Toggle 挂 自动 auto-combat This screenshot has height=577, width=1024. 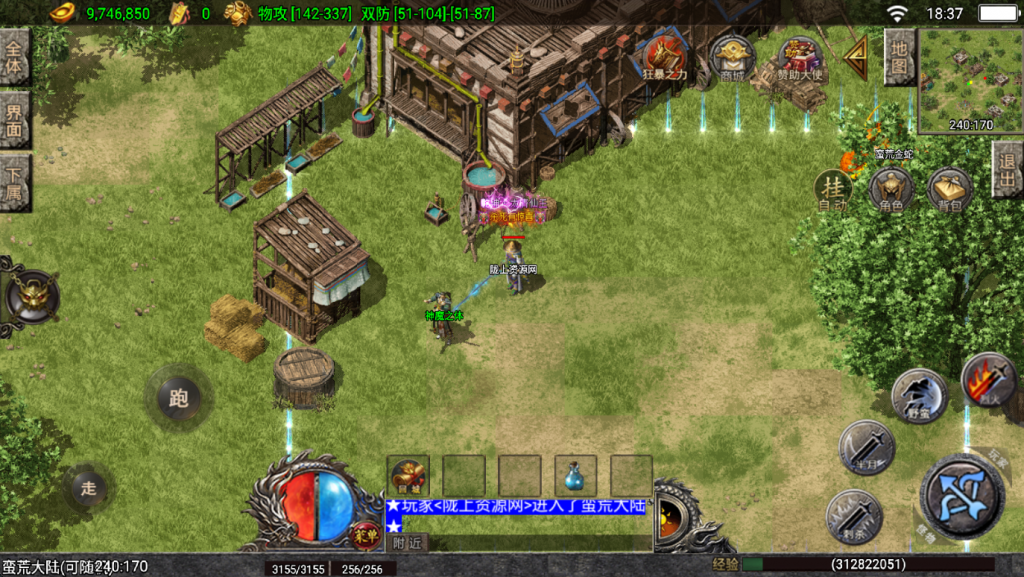(x=832, y=189)
